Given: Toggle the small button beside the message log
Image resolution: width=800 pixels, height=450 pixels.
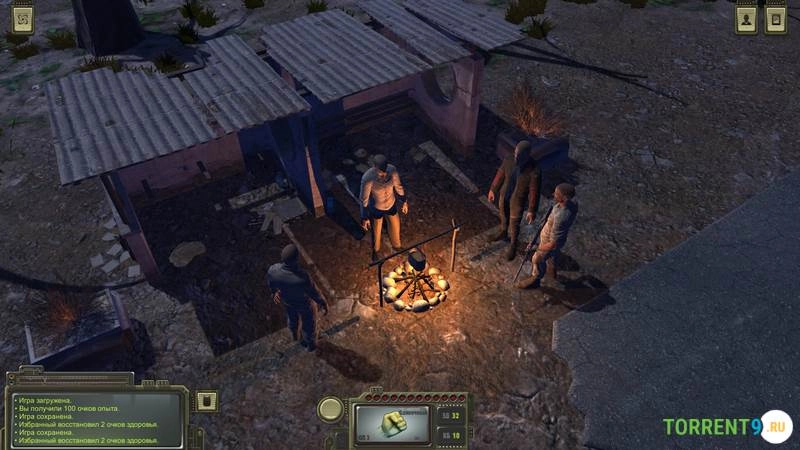Looking at the screenshot, I should 207,401.
